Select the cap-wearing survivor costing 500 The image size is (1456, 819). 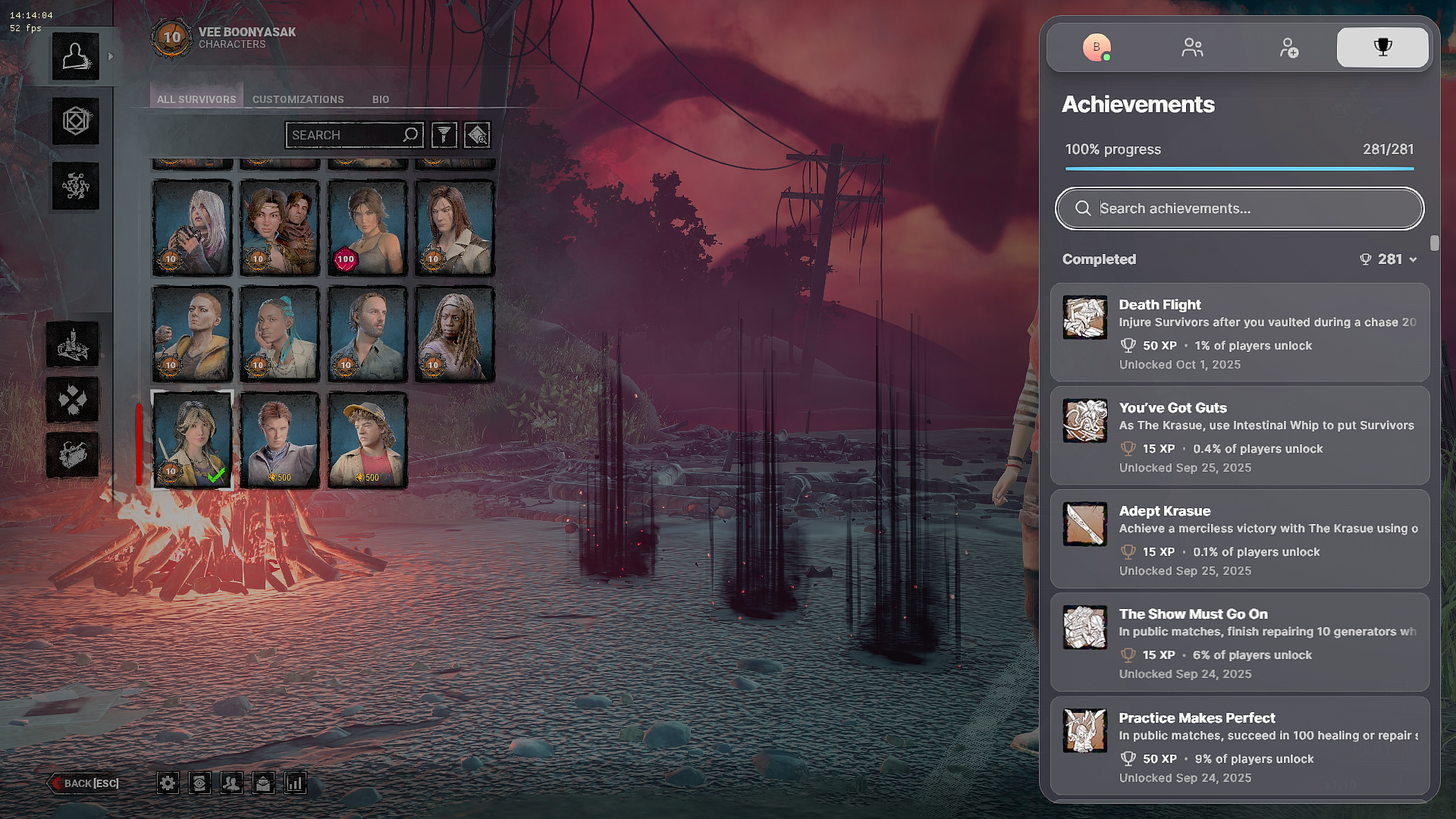368,440
